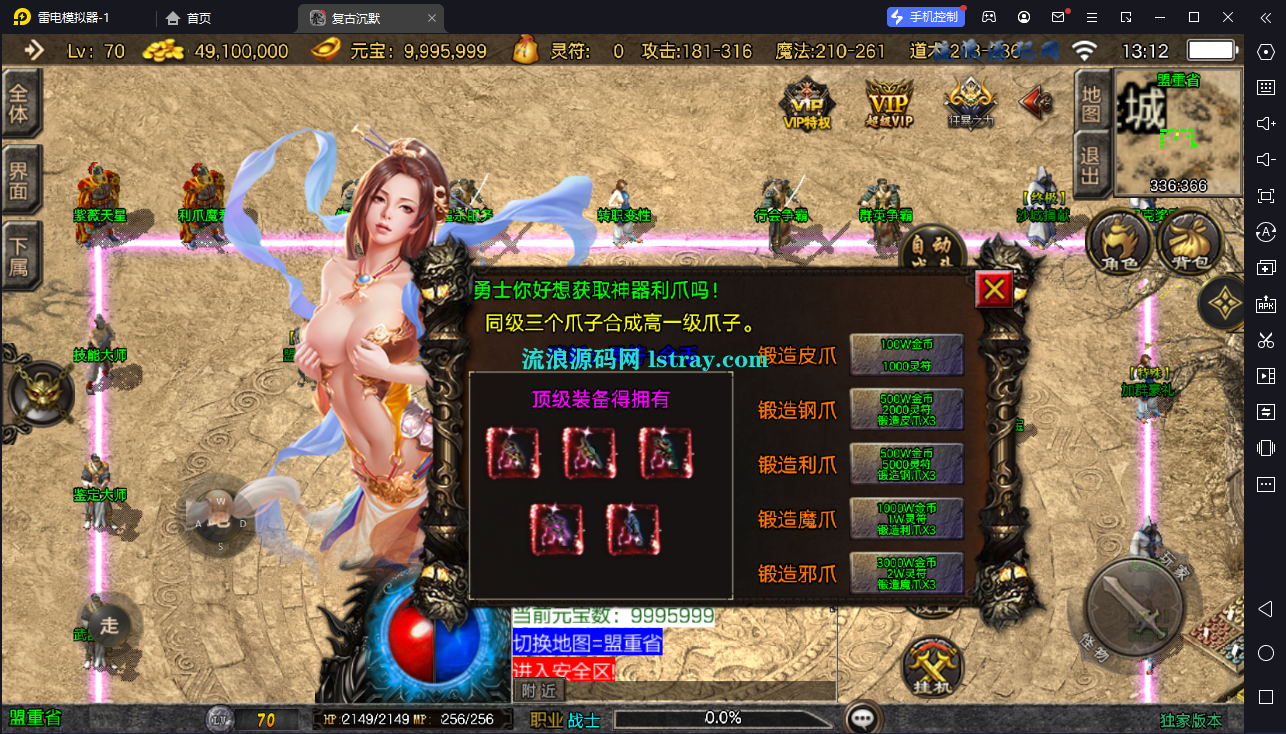Image resolution: width=1286 pixels, height=734 pixels.
Task: Open the VIP特权 icon
Action: coord(807,102)
